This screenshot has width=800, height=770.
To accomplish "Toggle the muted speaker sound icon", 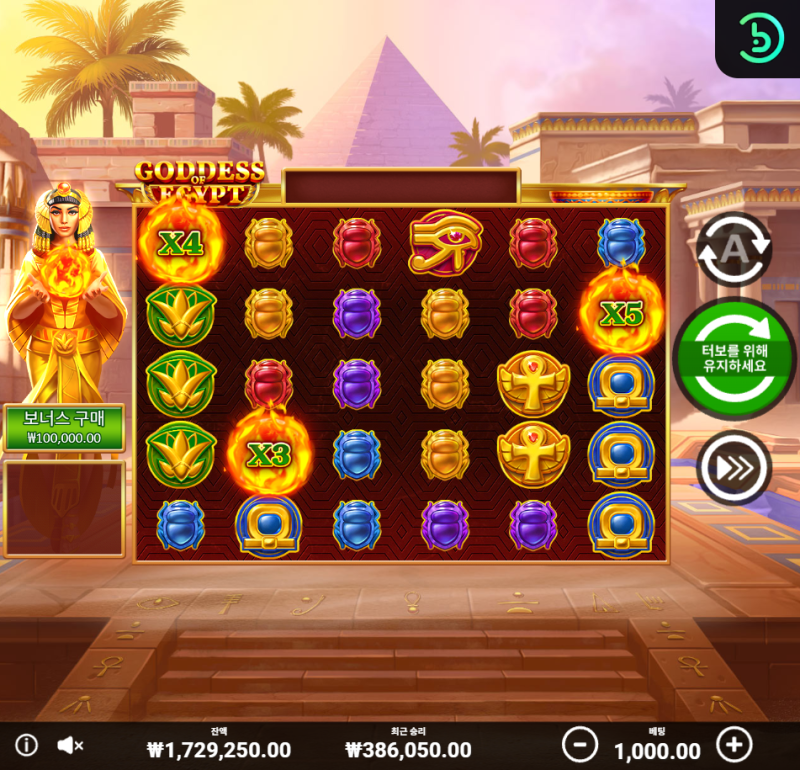I will [x=69, y=745].
